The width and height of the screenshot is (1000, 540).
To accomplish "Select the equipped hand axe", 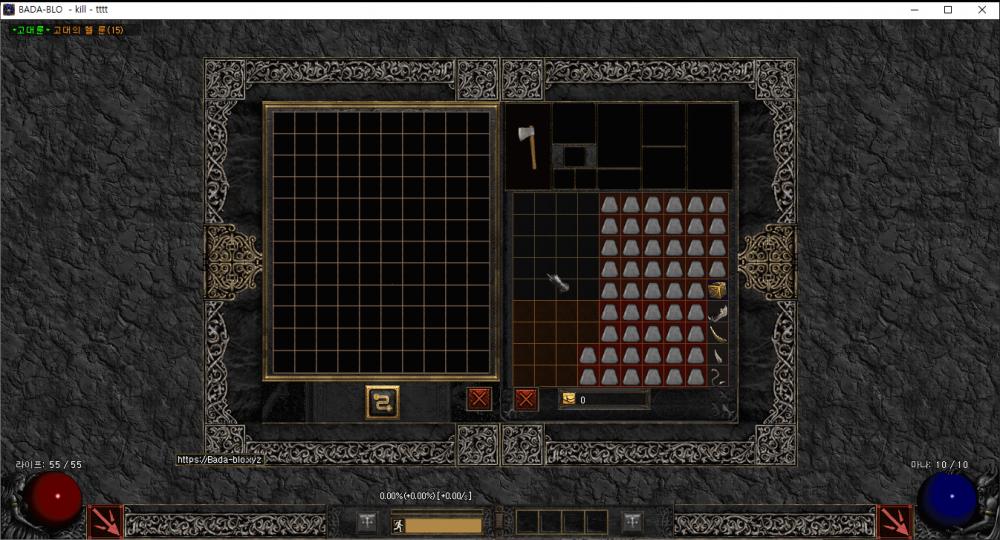I will click(528, 146).
